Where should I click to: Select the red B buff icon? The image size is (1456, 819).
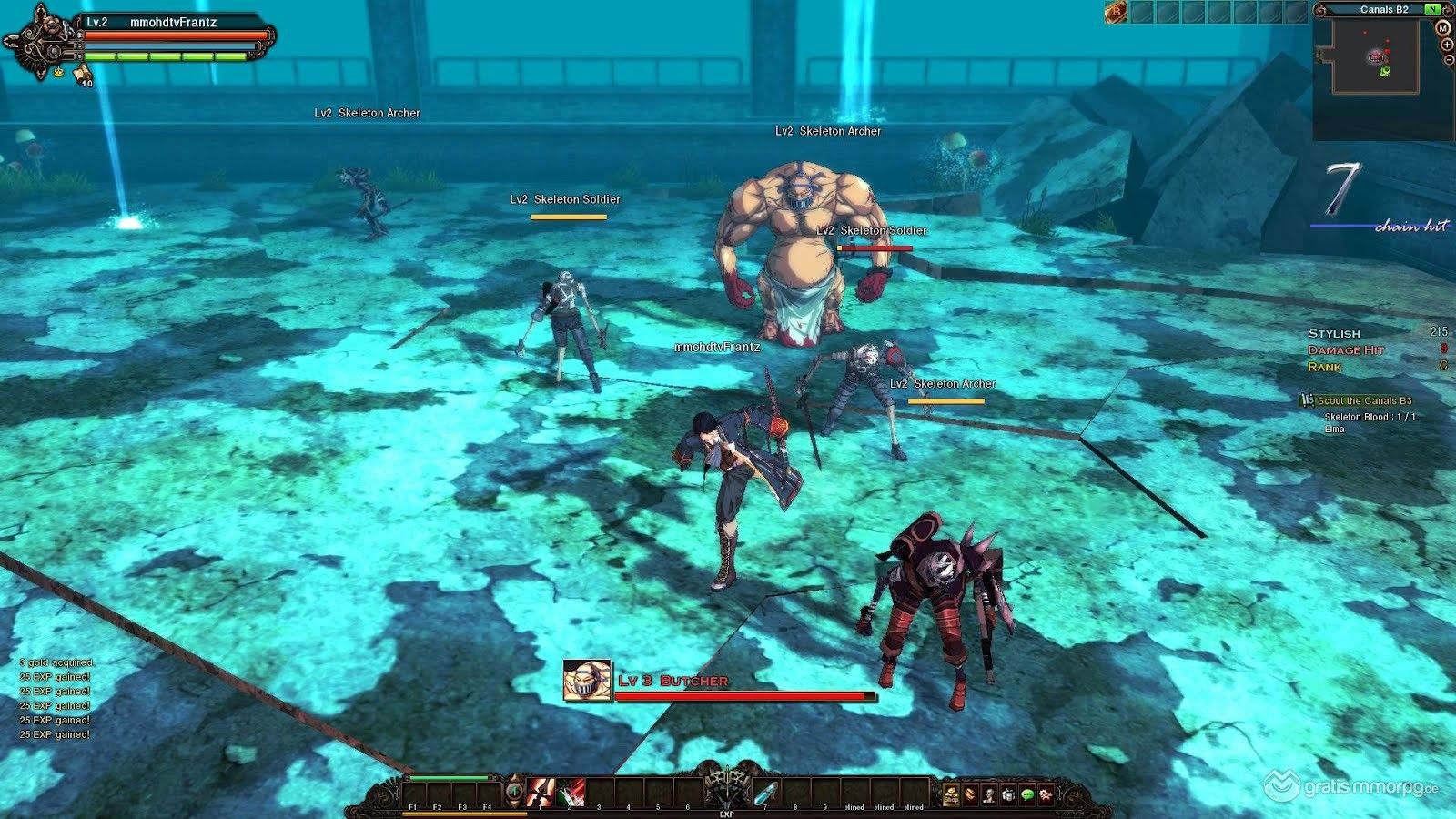coord(1116,11)
